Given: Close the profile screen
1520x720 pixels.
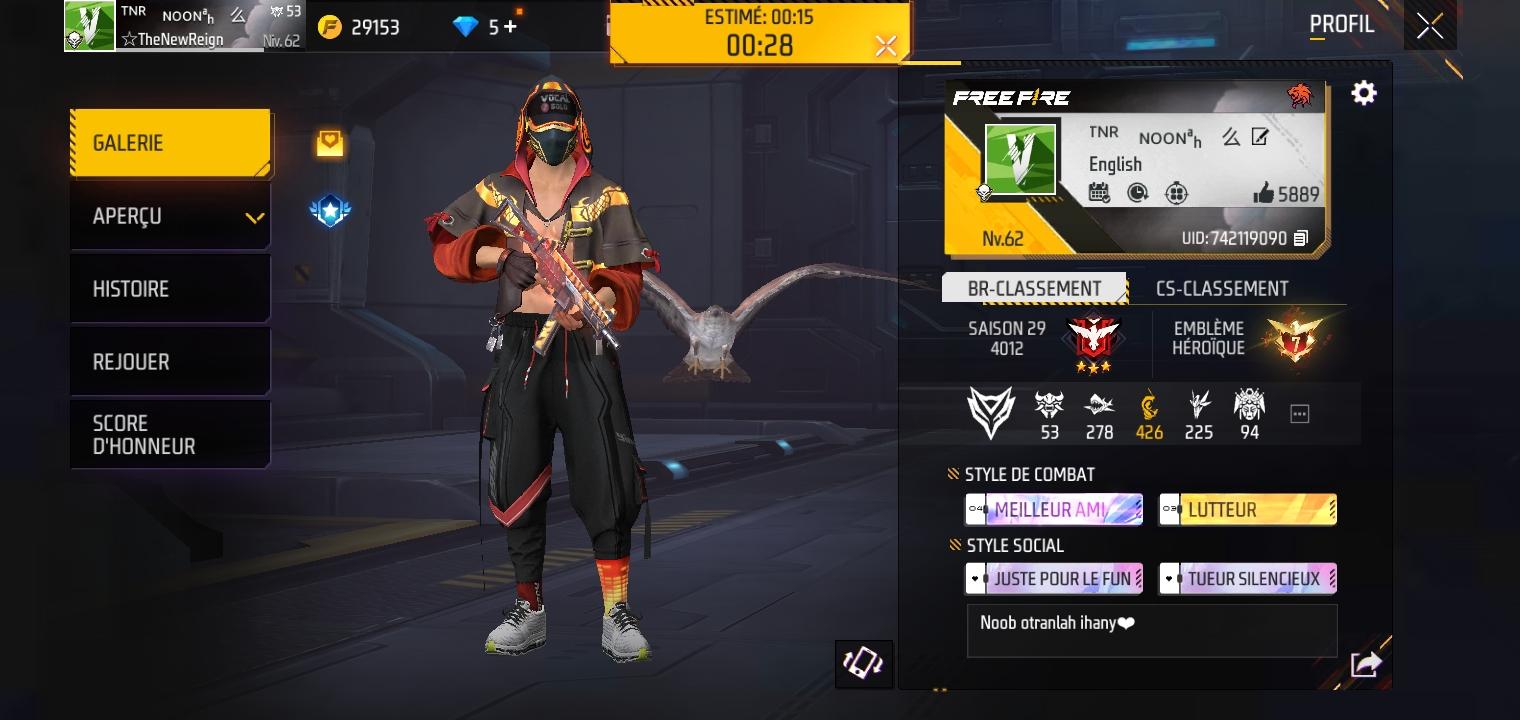Looking at the screenshot, I should pos(1430,26).
